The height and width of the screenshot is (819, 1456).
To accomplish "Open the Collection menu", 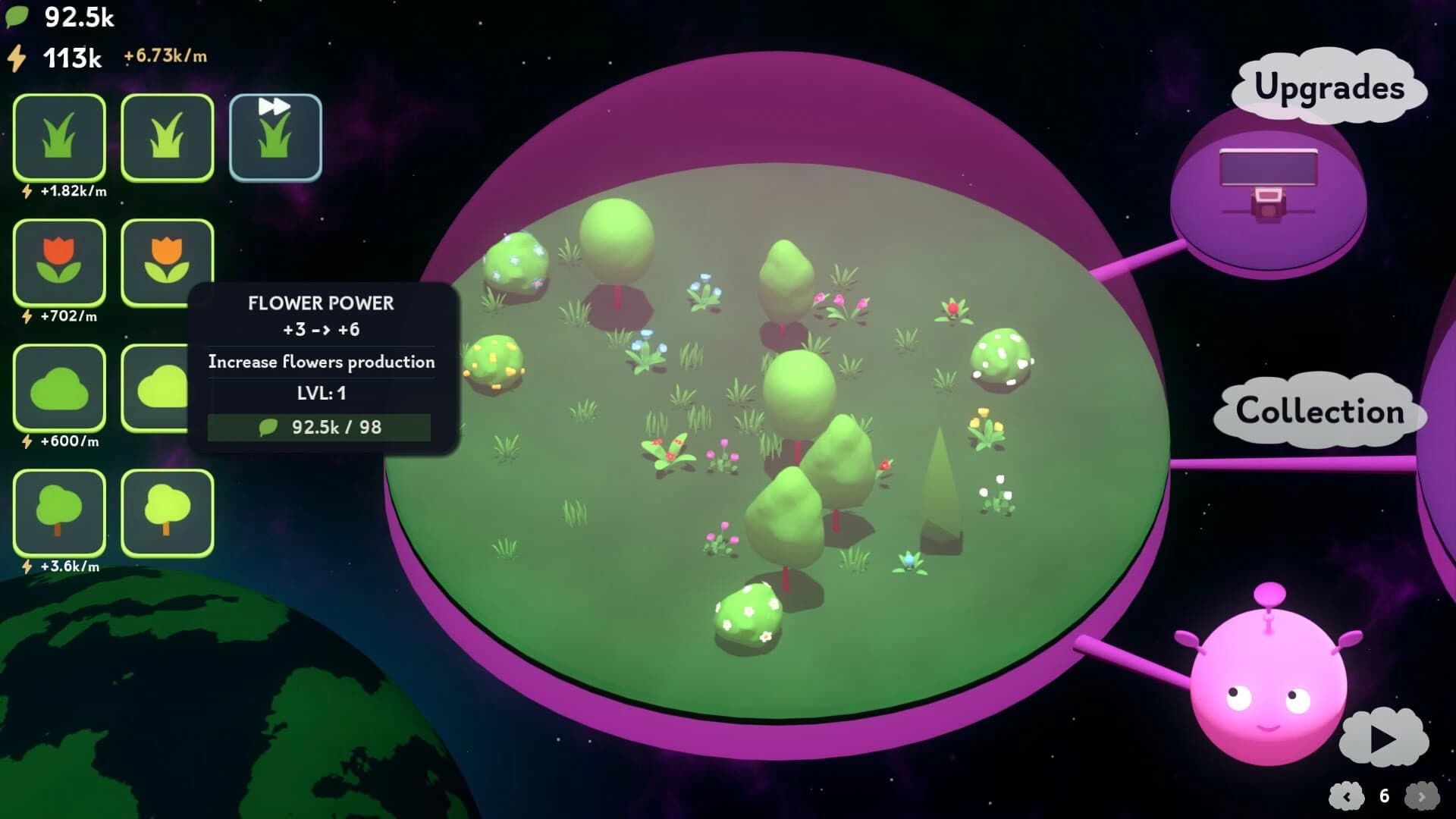I will (x=1319, y=412).
